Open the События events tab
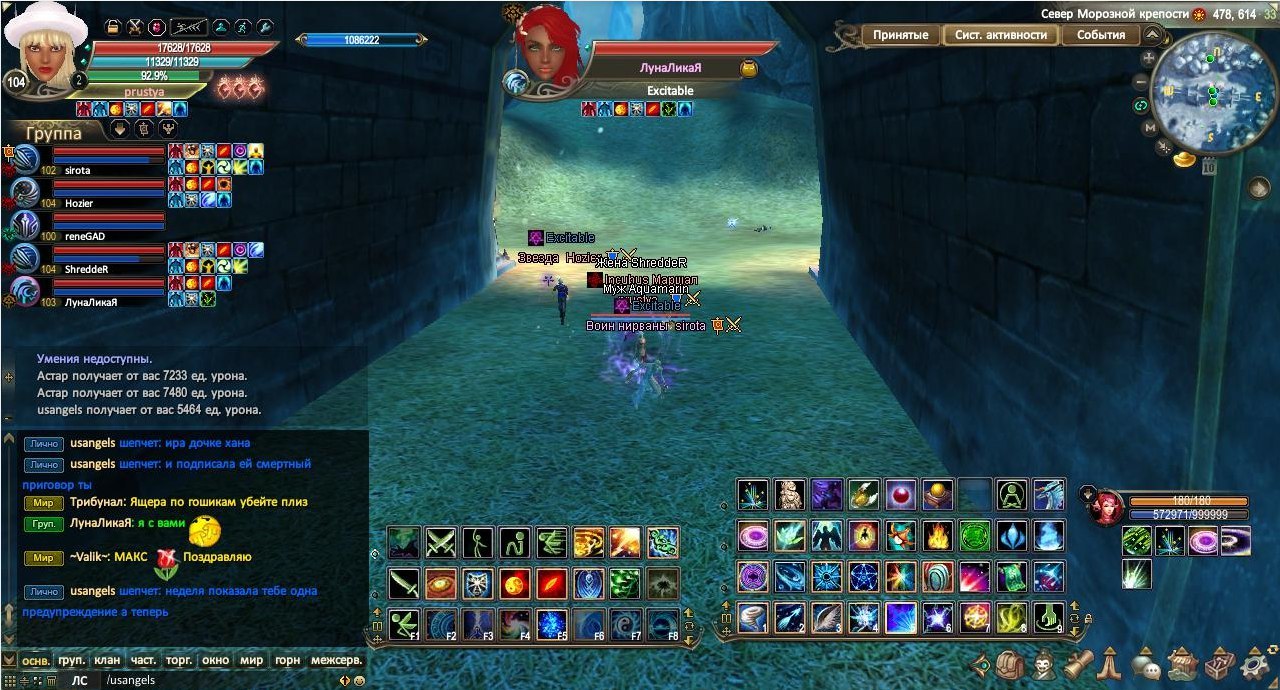Viewport: 1280px width, 690px height. click(x=1100, y=35)
